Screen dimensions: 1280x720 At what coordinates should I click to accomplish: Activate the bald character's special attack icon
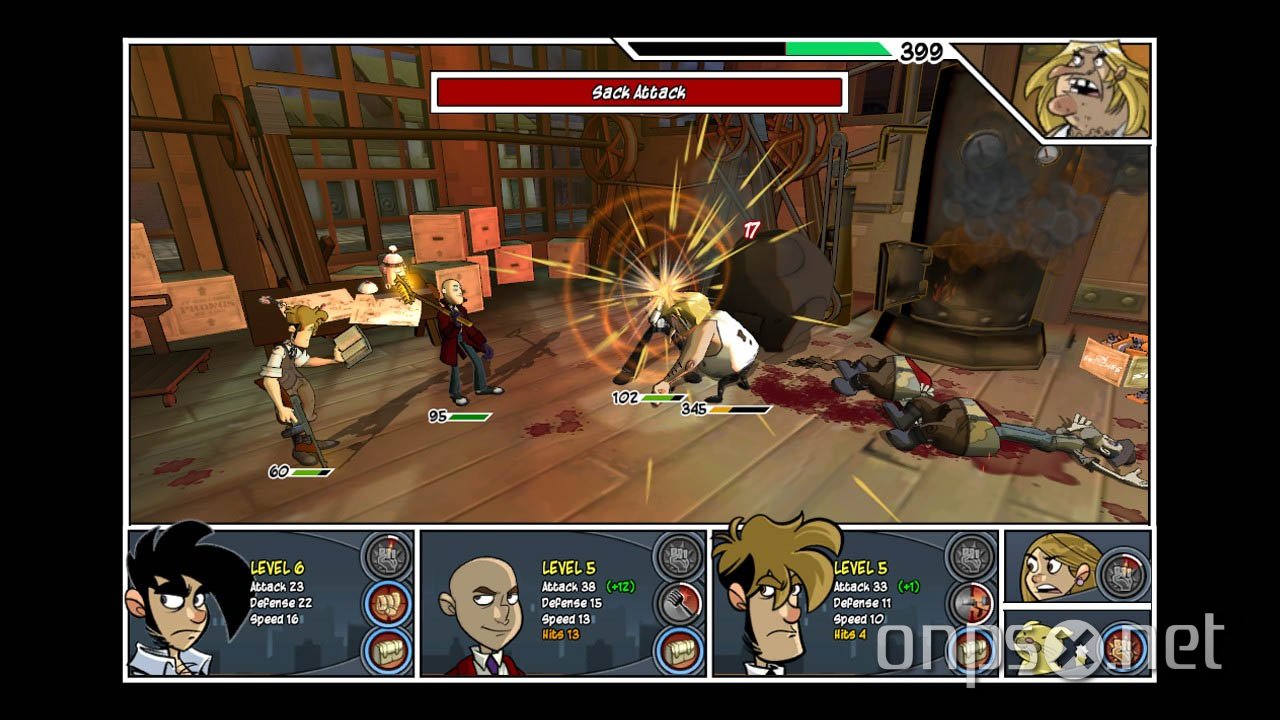point(677,554)
